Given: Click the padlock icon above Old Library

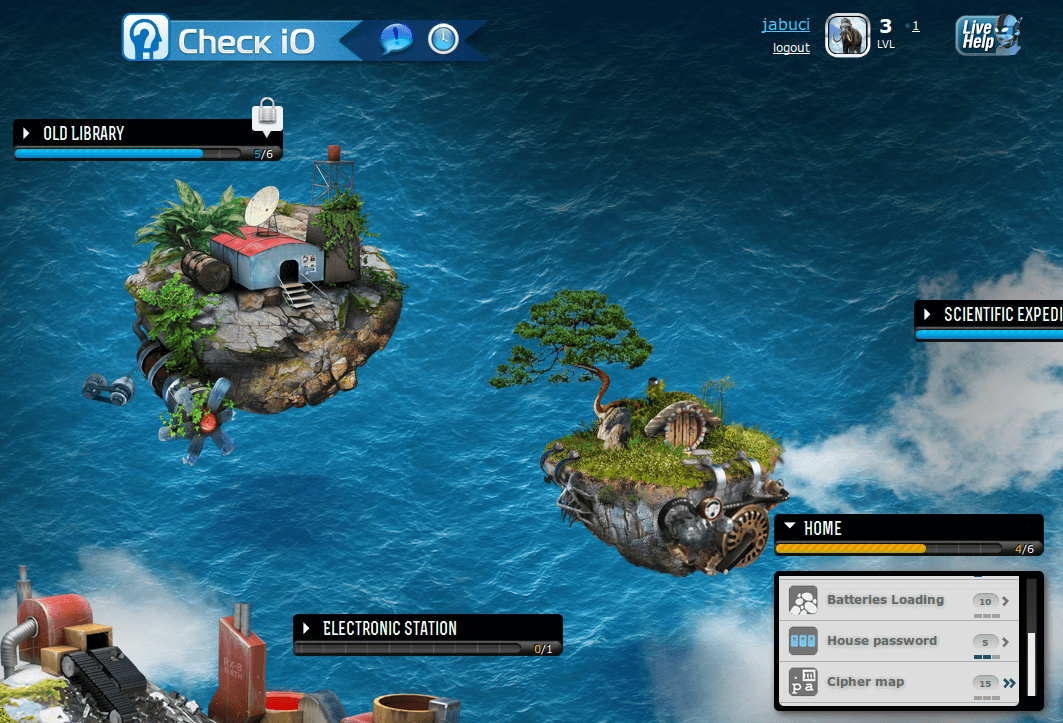Looking at the screenshot, I should (266, 115).
